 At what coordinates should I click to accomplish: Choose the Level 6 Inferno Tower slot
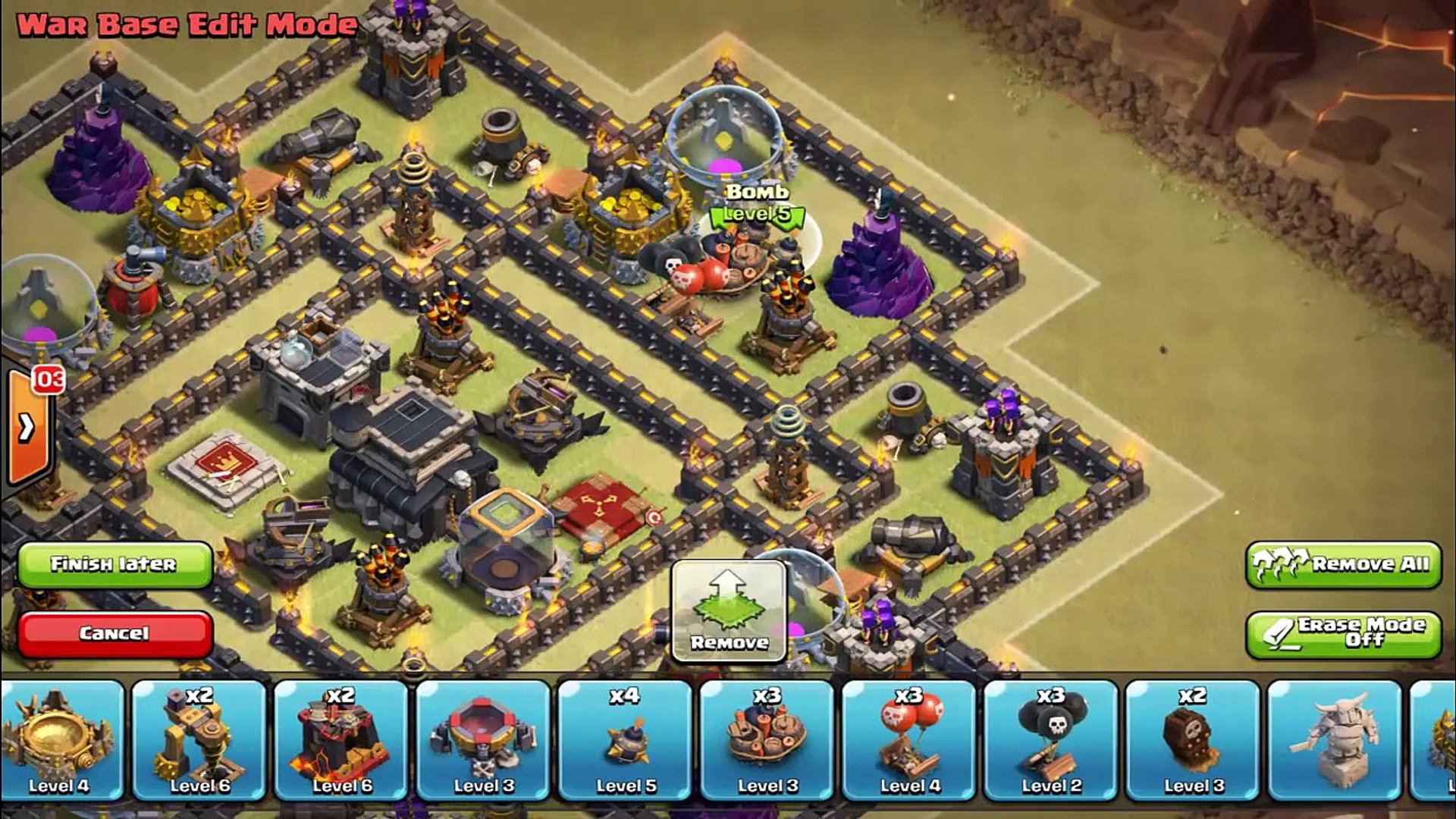(x=342, y=740)
